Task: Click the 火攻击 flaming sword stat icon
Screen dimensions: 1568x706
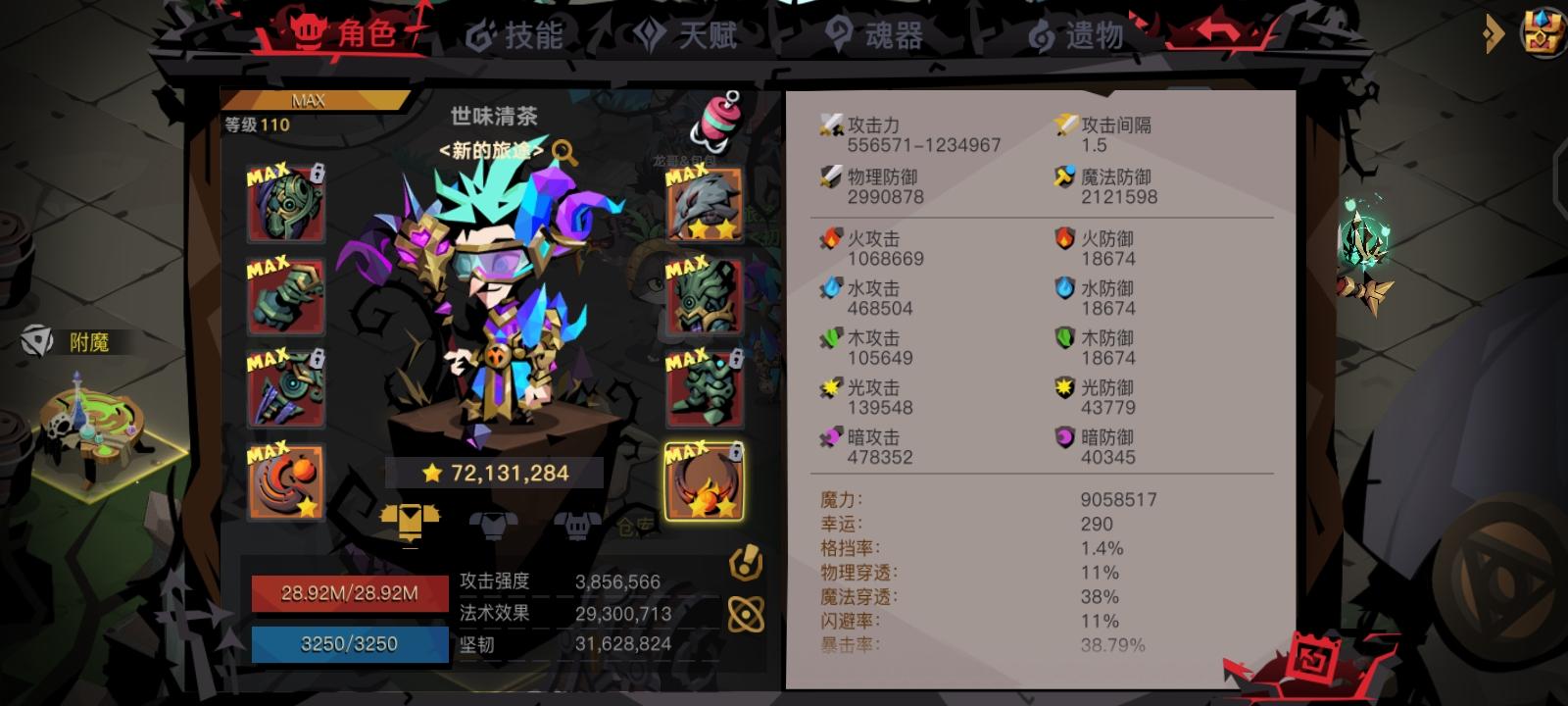Action: tap(828, 238)
